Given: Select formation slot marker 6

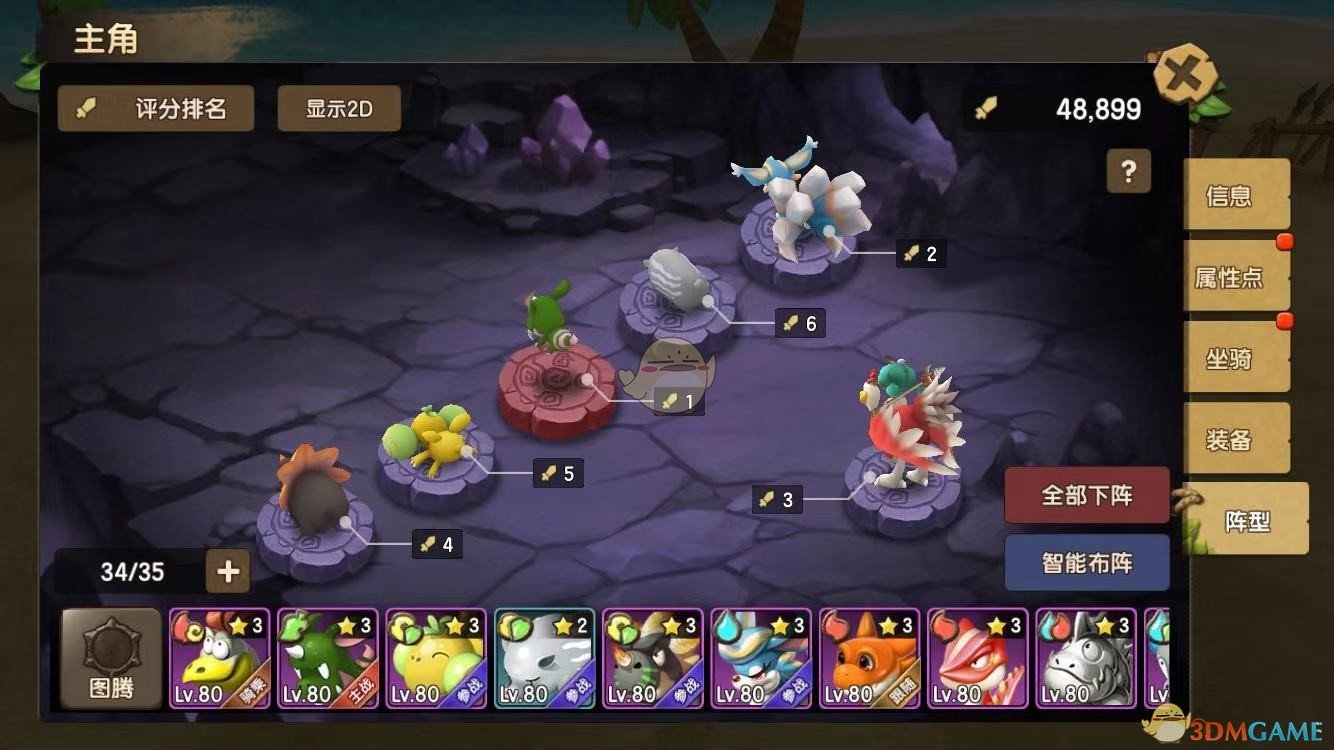Looking at the screenshot, I should point(796,323).
